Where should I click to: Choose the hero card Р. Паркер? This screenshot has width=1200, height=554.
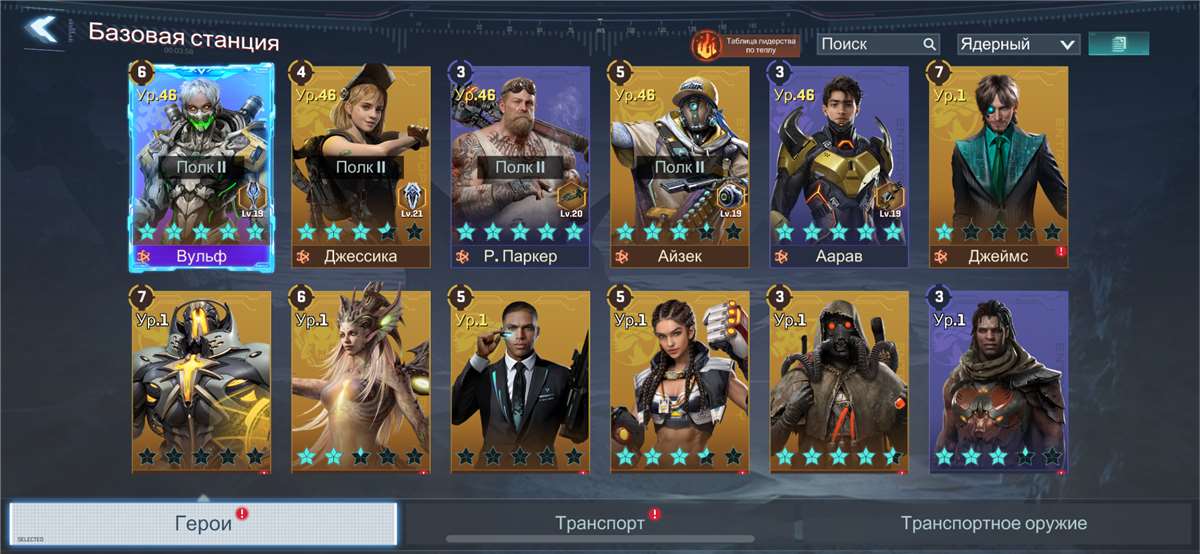pos(520,165)
